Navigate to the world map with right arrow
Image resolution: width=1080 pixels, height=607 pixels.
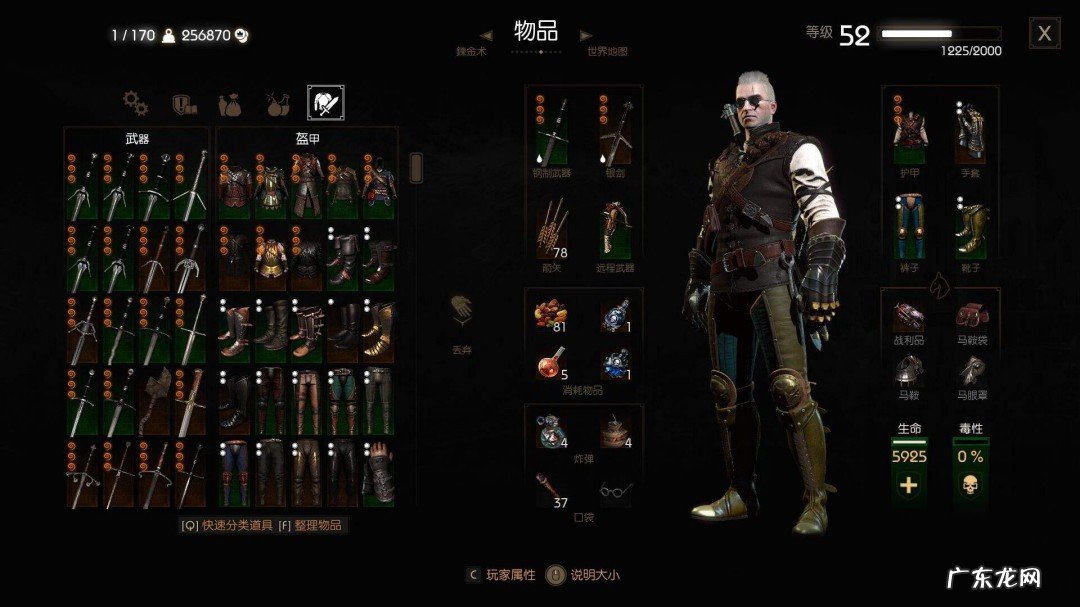click(x=586, y=36)
